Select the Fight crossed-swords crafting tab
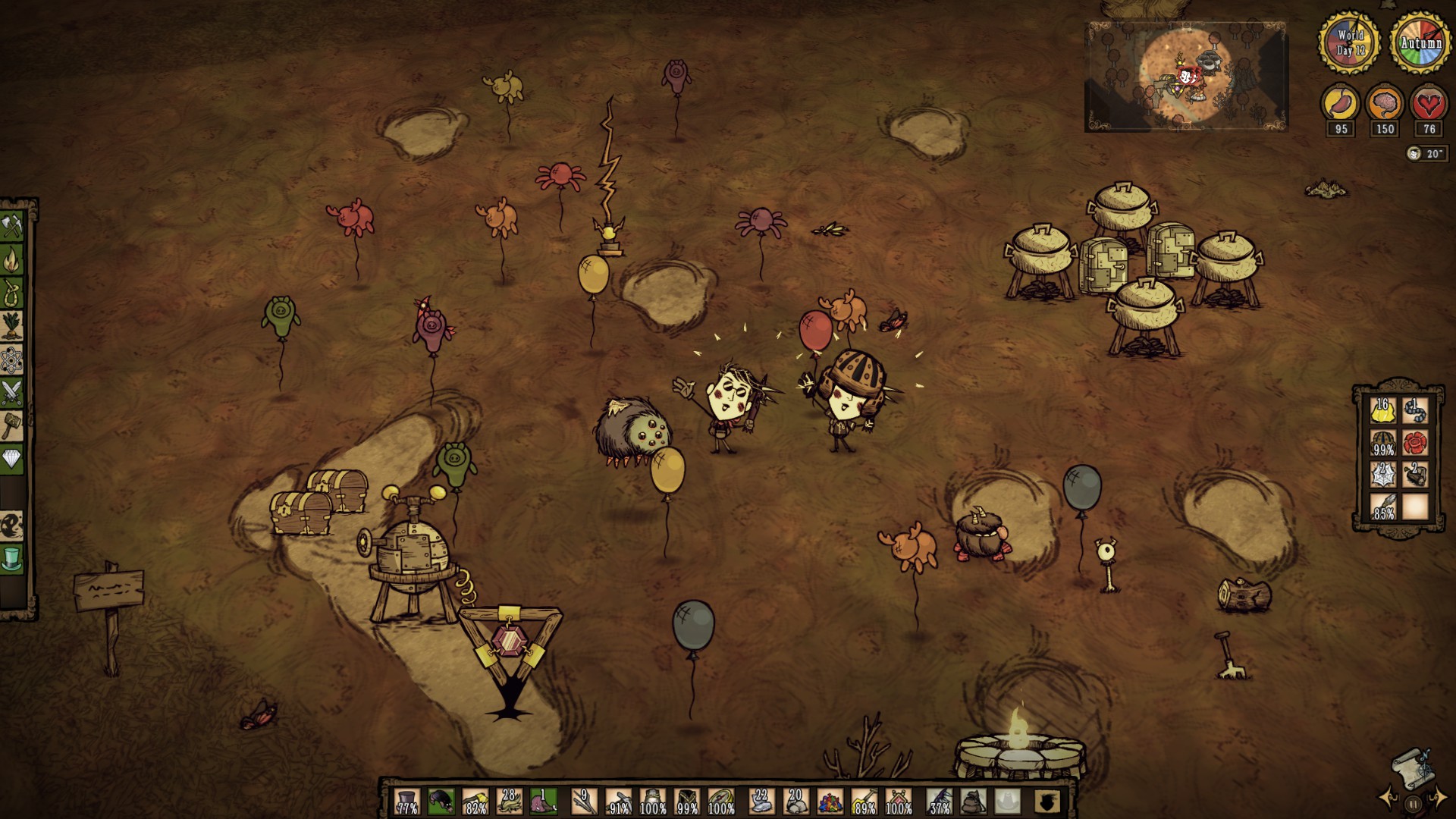The width and height of the screenshot is (1456, 819). pyautogui.click(x=13, y=393)
